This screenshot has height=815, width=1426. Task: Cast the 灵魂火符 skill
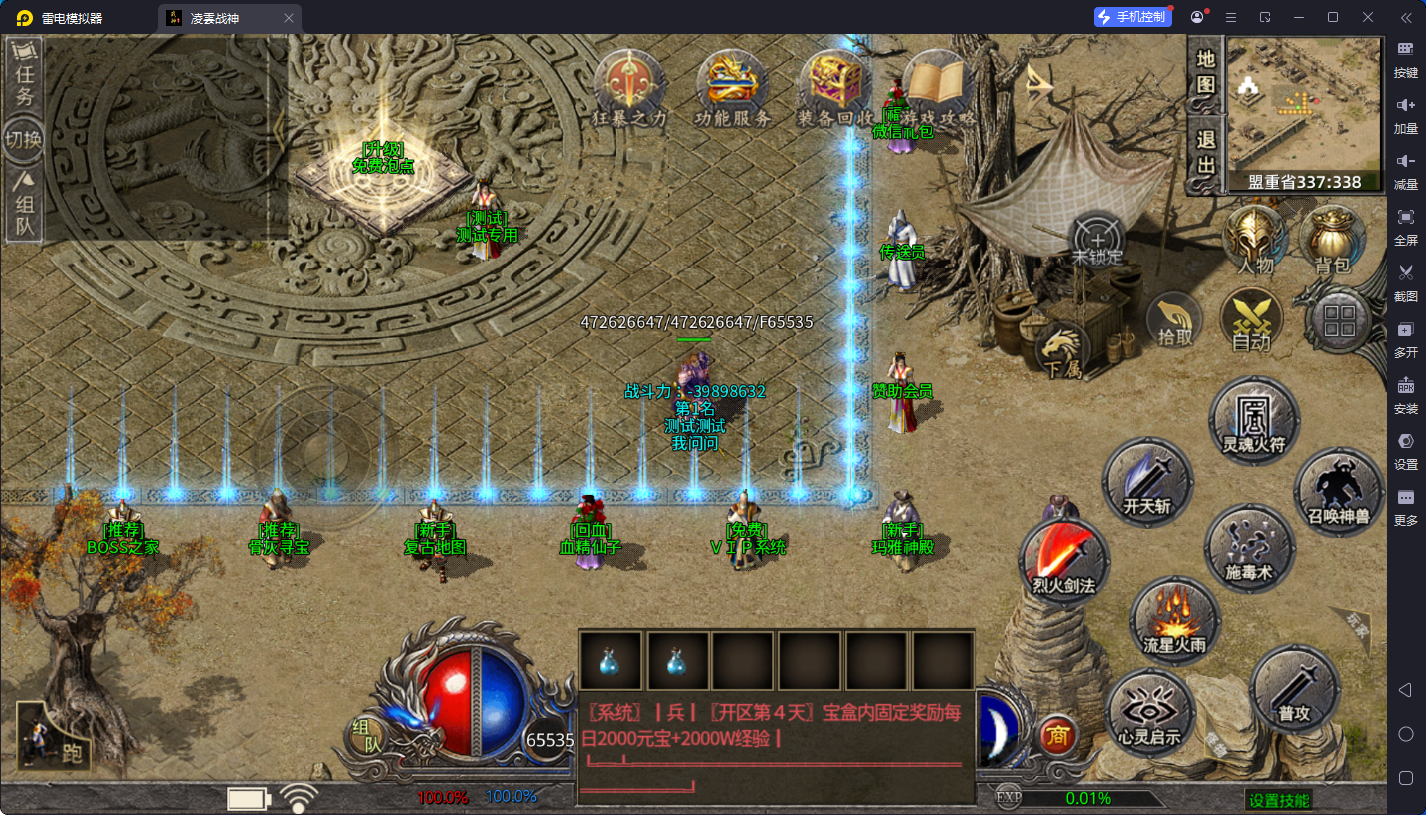1254,422
